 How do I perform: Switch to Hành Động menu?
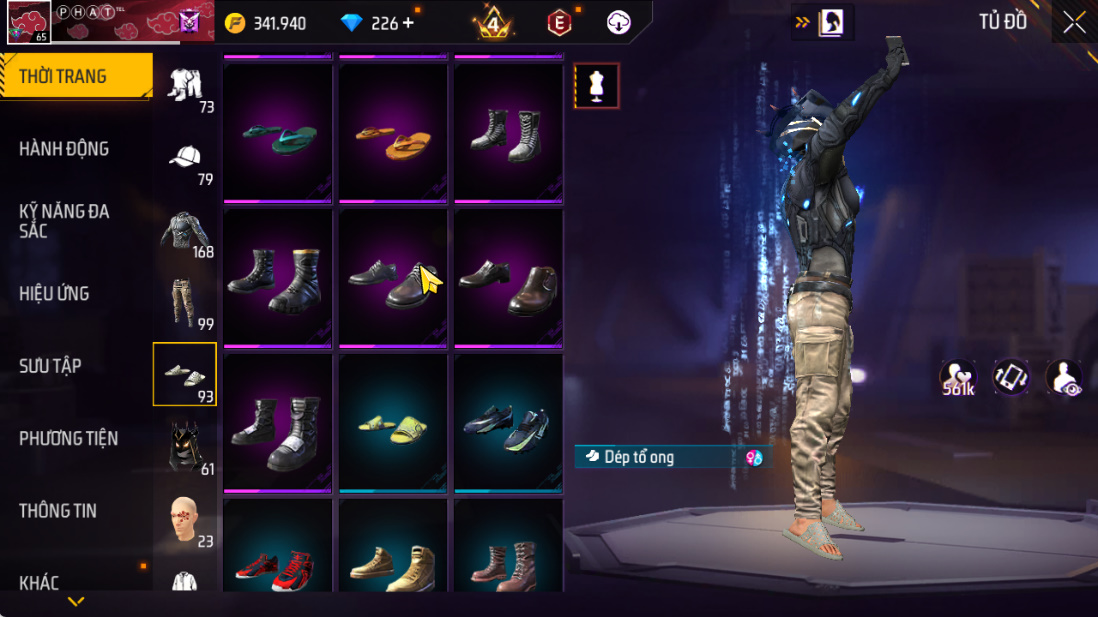click(x=64, y=149)
